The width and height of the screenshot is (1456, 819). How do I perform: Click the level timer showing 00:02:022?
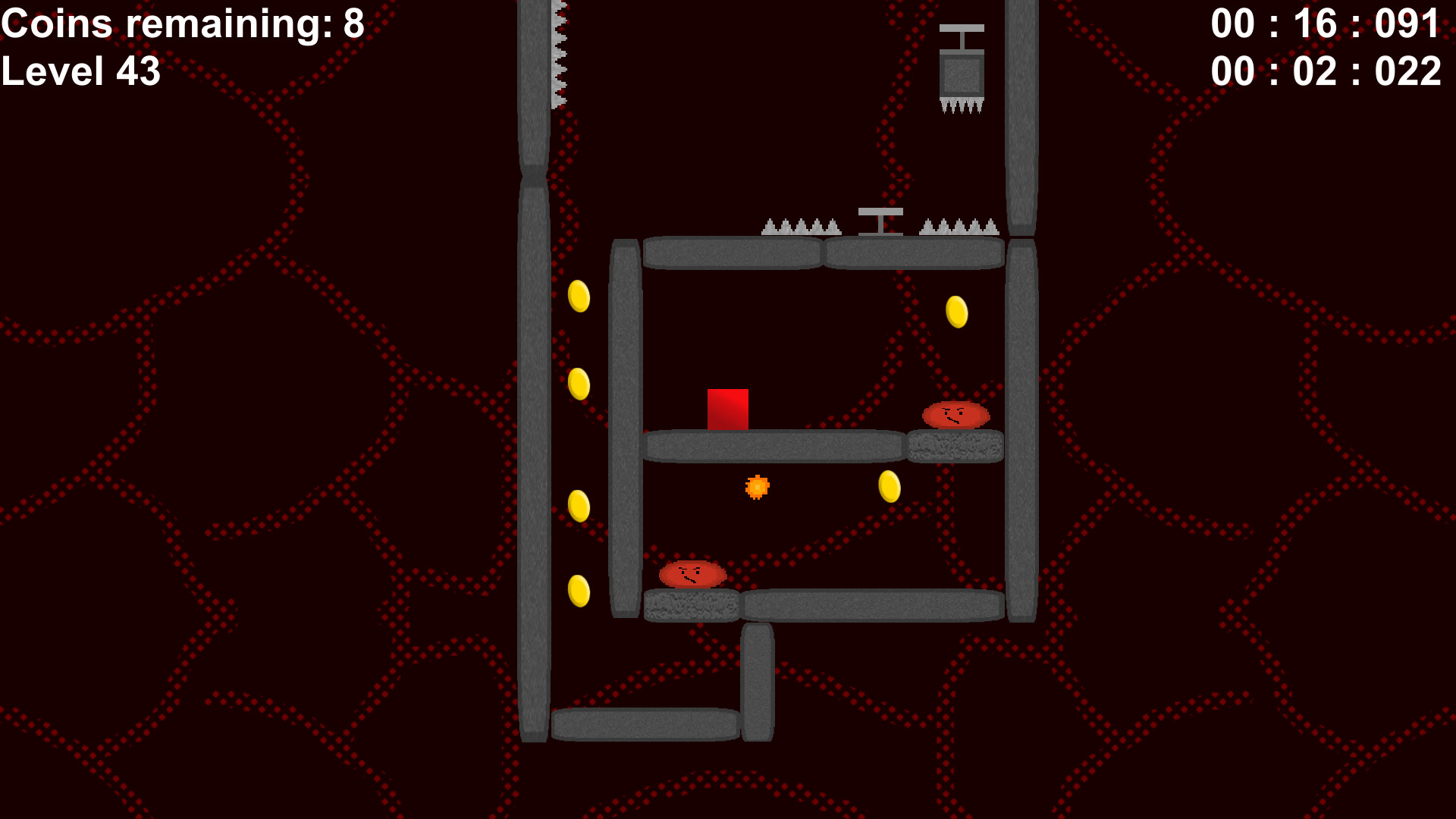coord(1327,72)
